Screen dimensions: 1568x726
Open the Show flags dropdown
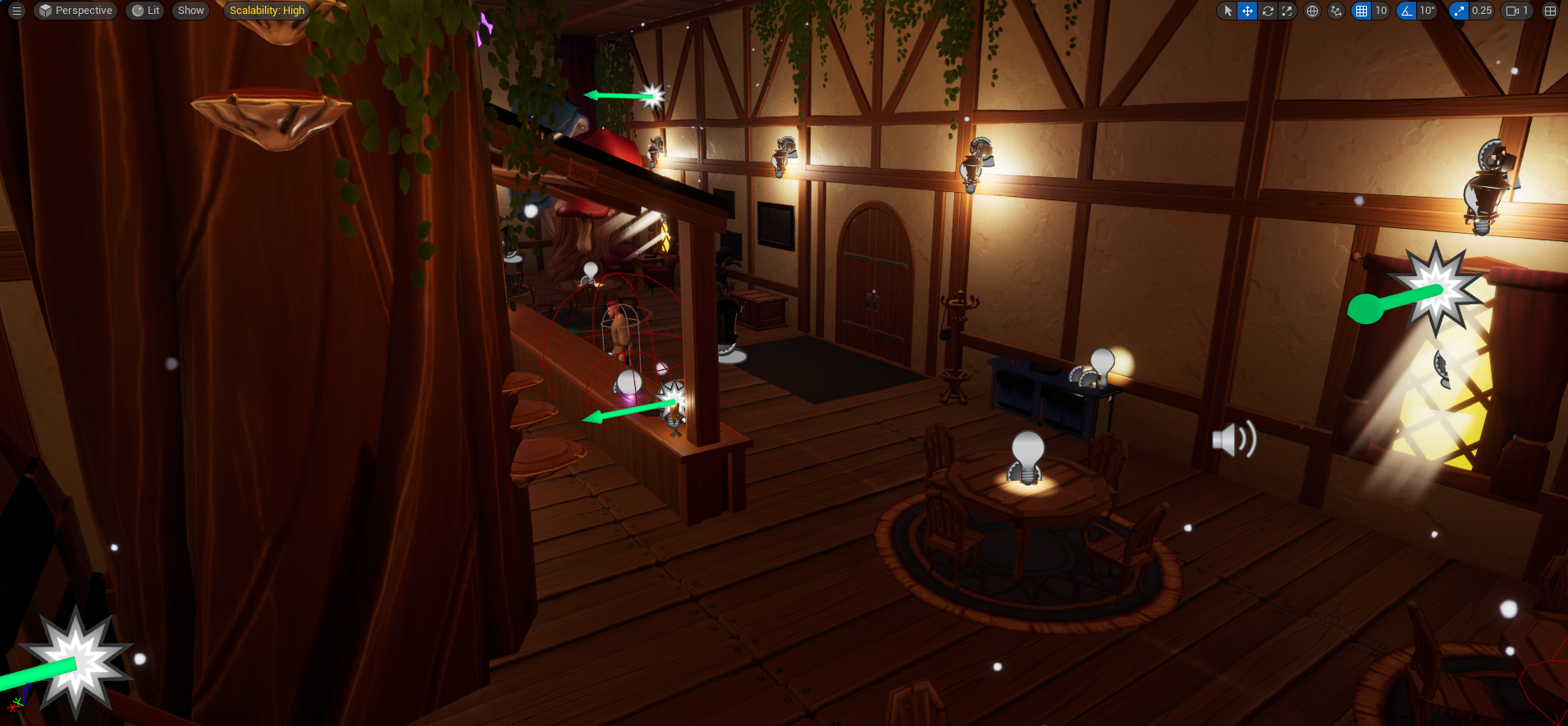pyautogui.click(x=190, y=11)
